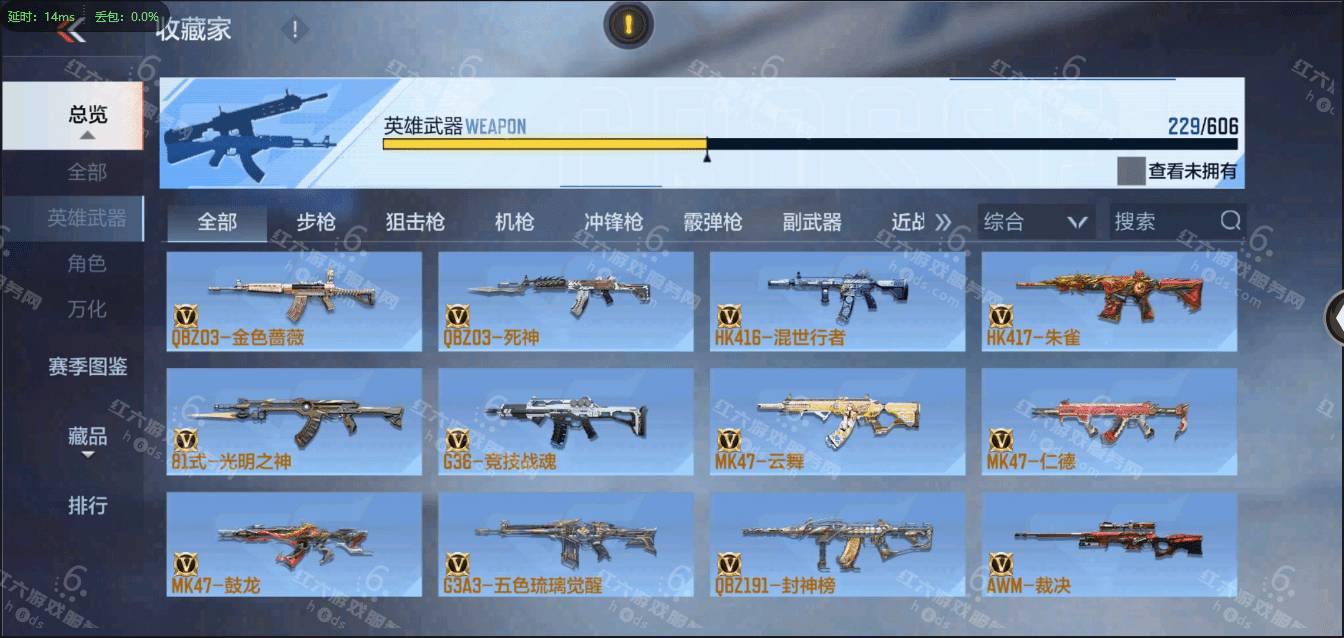The image size is (1344, 638).
Task: Select the QBZ03-金色蔷薇 weapon card
Action: (294, 301)
